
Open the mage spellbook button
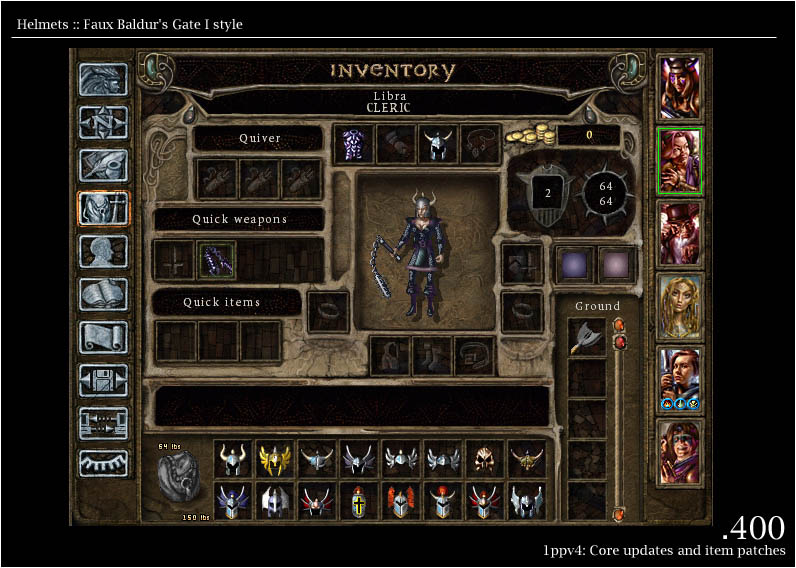(103, 294)
